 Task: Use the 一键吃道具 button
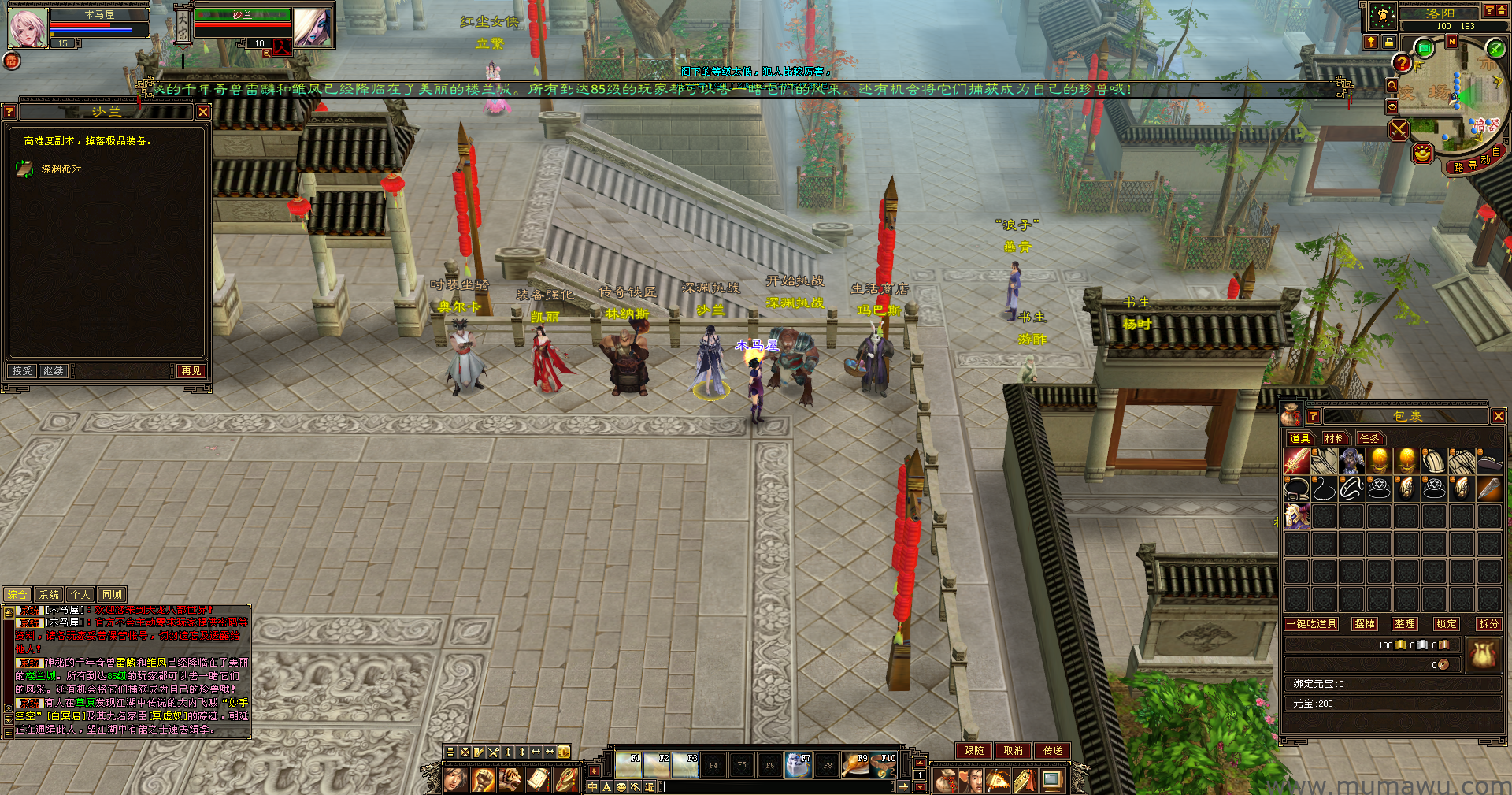1311,623
